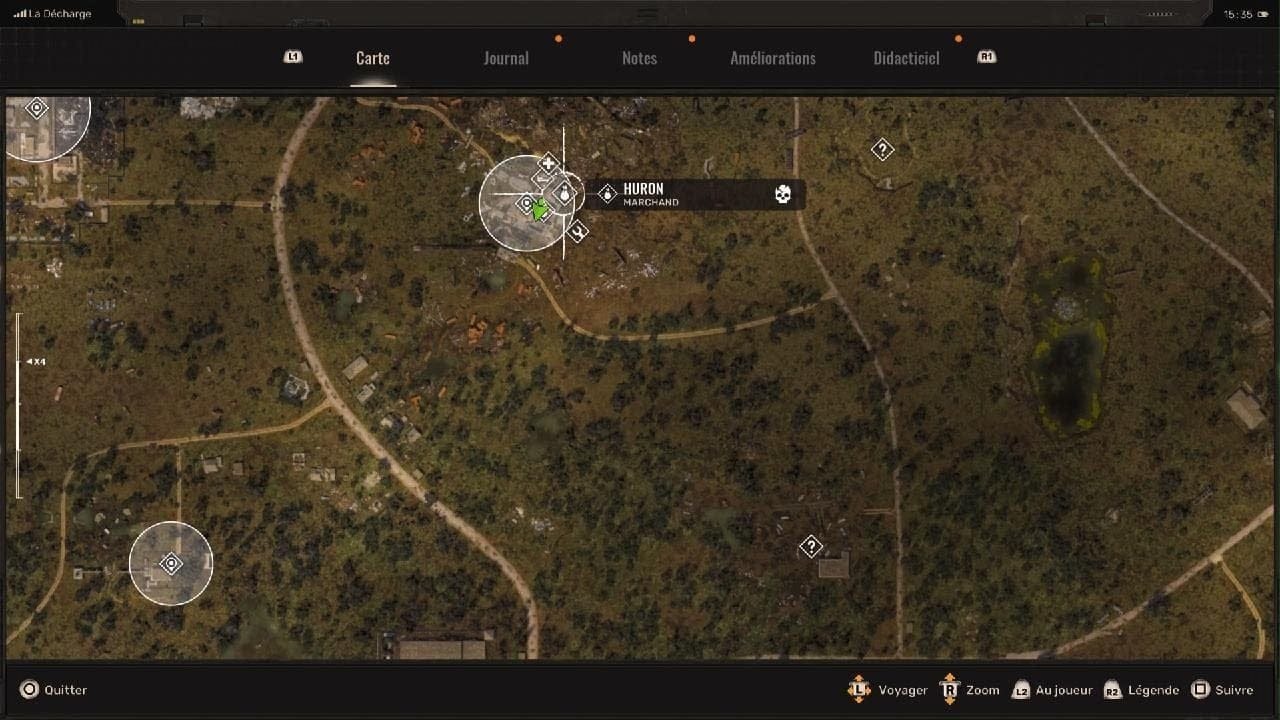Select the wrench crafting icon below the base circle
This screenshot has height=720, width=1280.
(x=576, y=231)
